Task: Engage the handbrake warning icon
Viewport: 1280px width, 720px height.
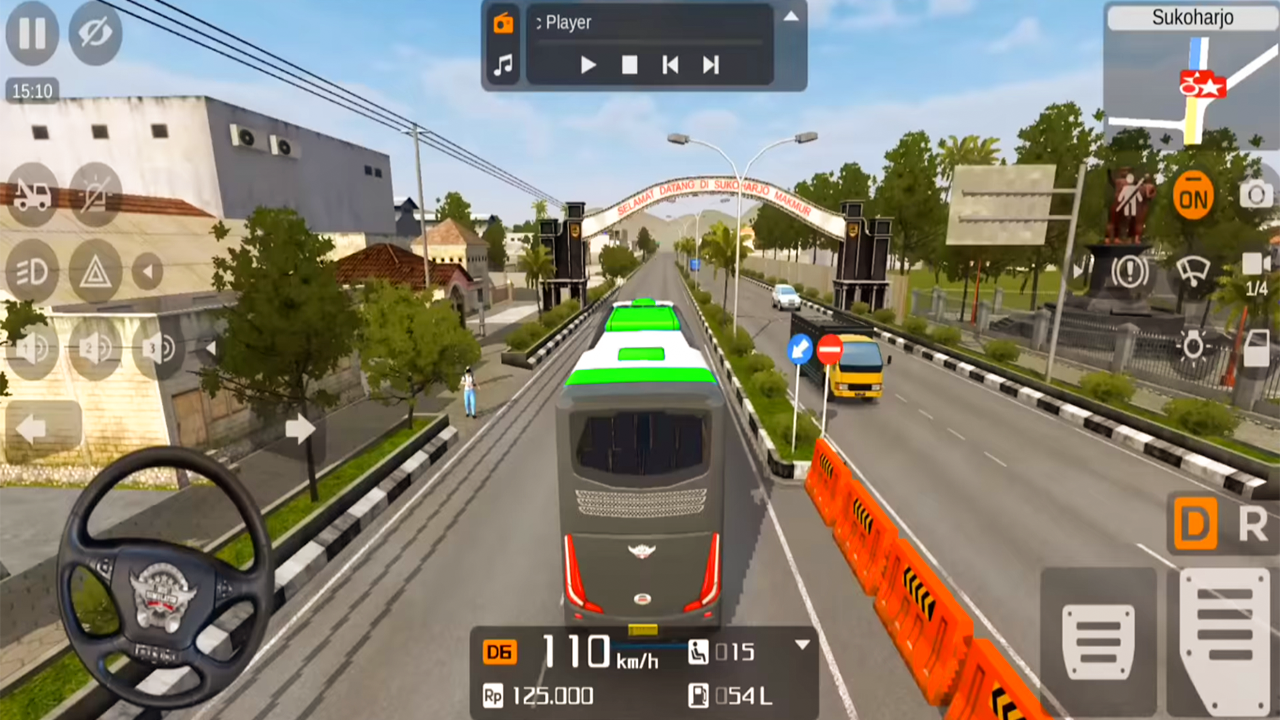Action: 1129,270
